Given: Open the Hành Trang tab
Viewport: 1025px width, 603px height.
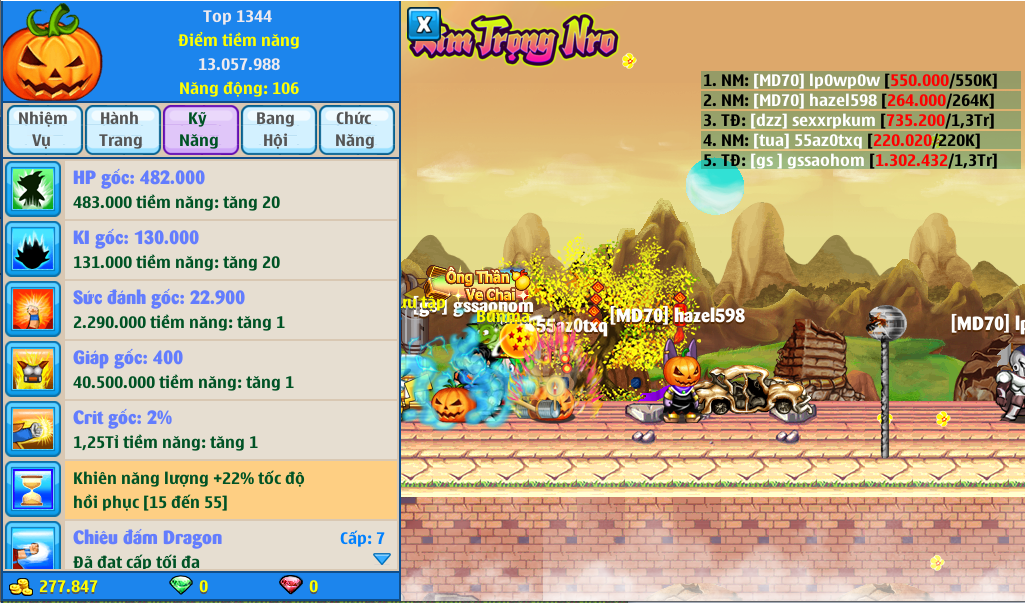Looking at the screenshot, I should [120, 130].
